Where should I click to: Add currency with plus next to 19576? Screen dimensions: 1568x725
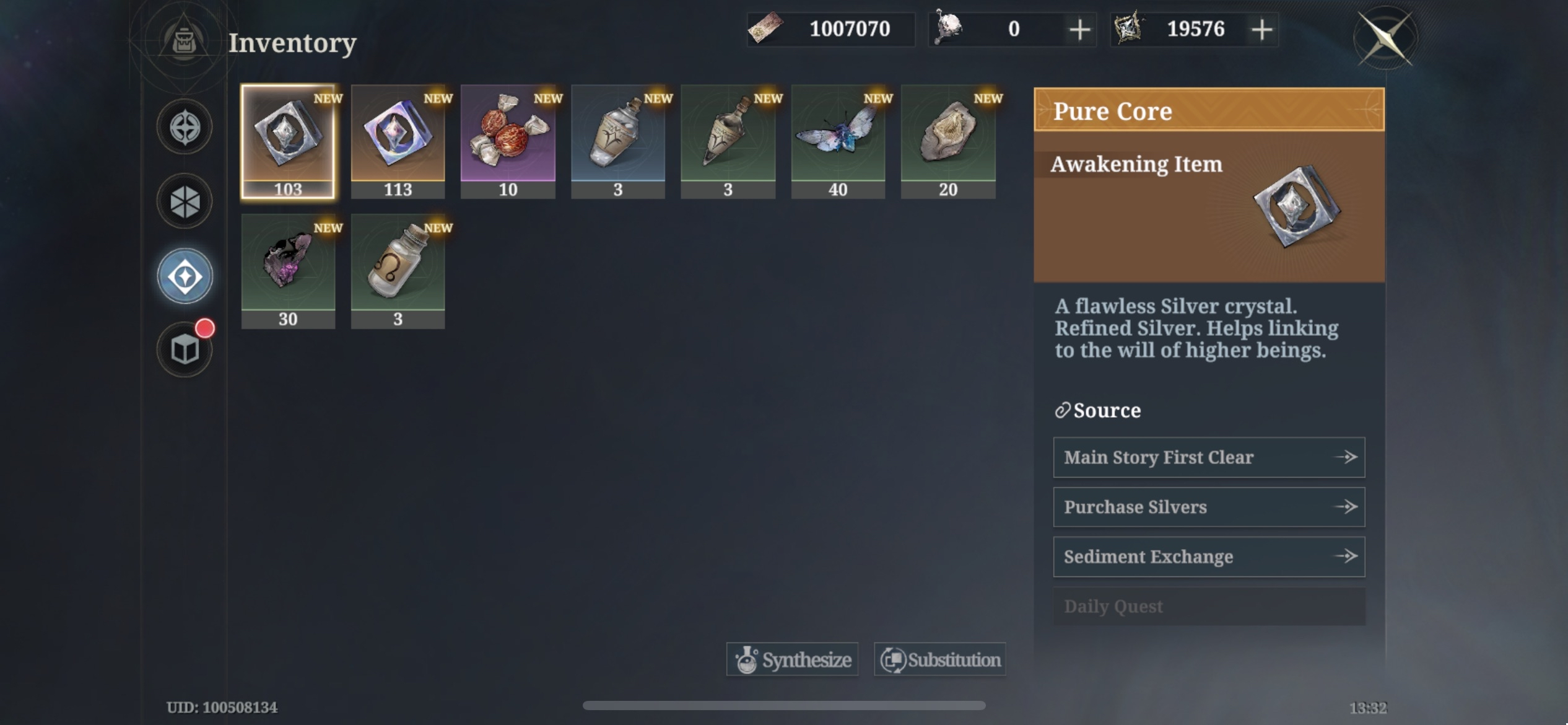1261,28
